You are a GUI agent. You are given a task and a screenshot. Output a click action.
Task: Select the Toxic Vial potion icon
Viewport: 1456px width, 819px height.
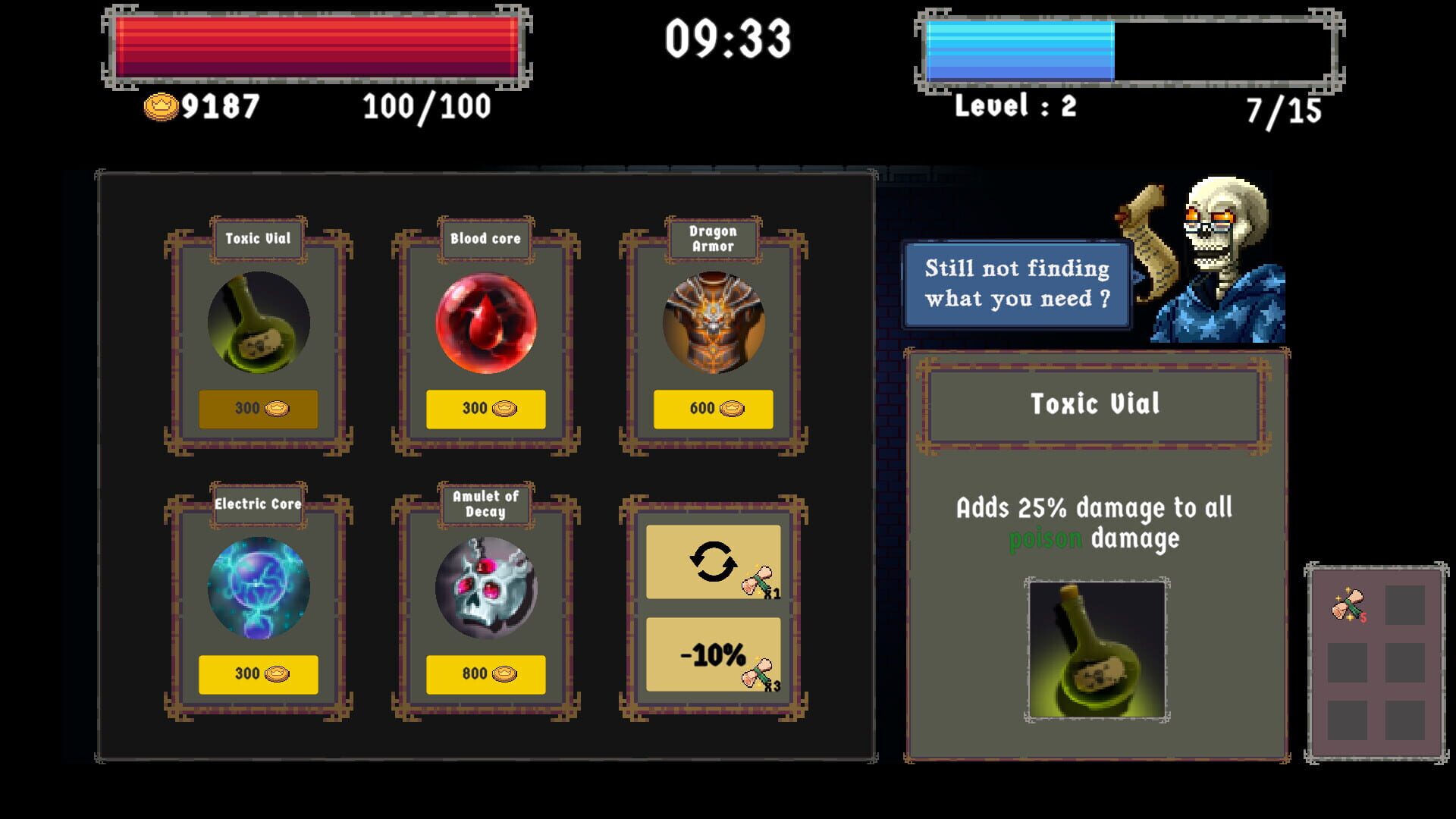(258, 322)
